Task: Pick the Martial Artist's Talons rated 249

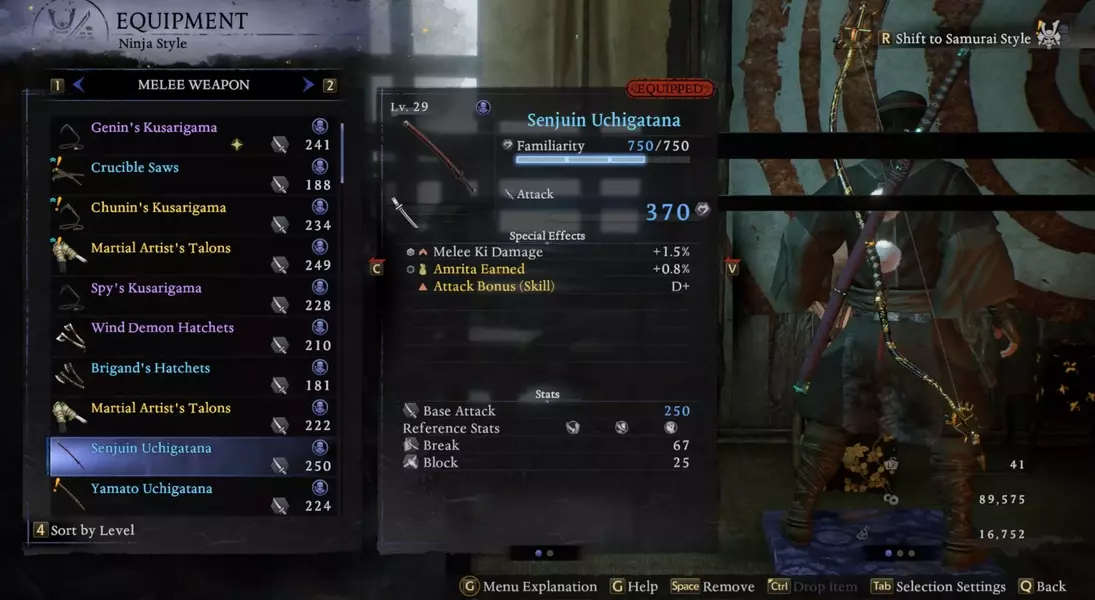Action: tap(160, 248)
